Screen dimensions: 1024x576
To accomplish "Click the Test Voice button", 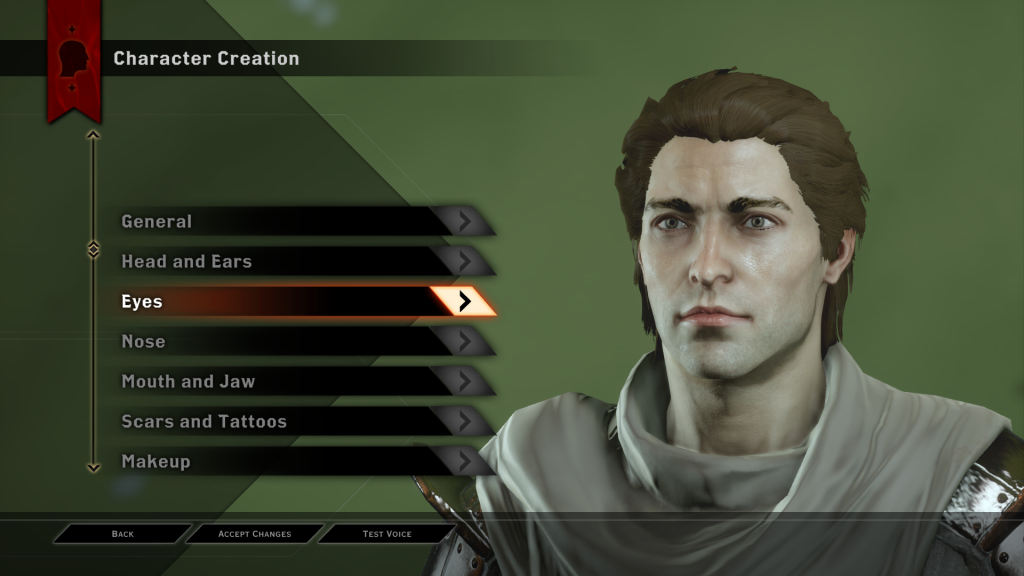I will pos(387,534).
